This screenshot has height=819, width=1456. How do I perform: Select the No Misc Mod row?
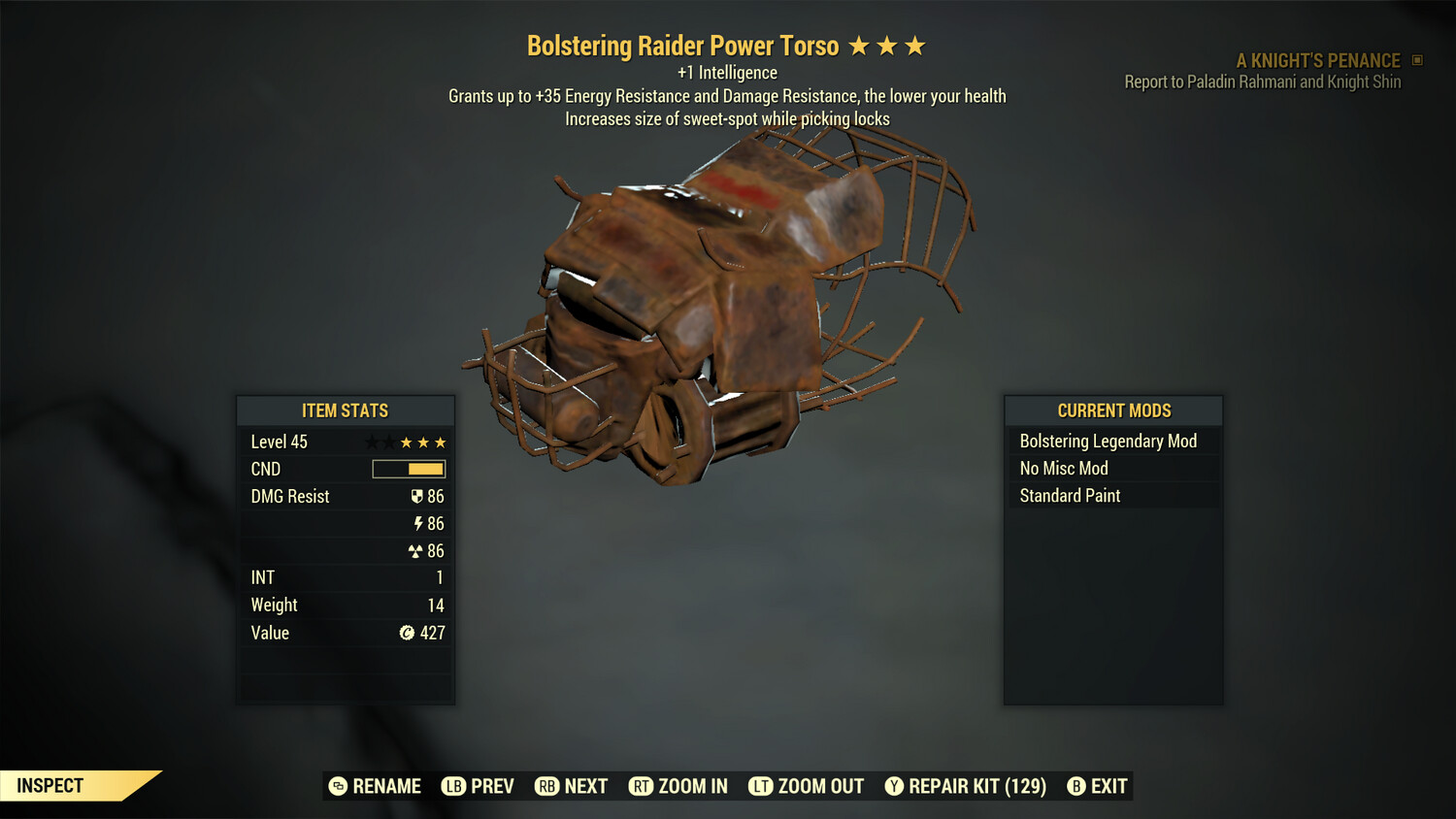tap(1112, 469)
